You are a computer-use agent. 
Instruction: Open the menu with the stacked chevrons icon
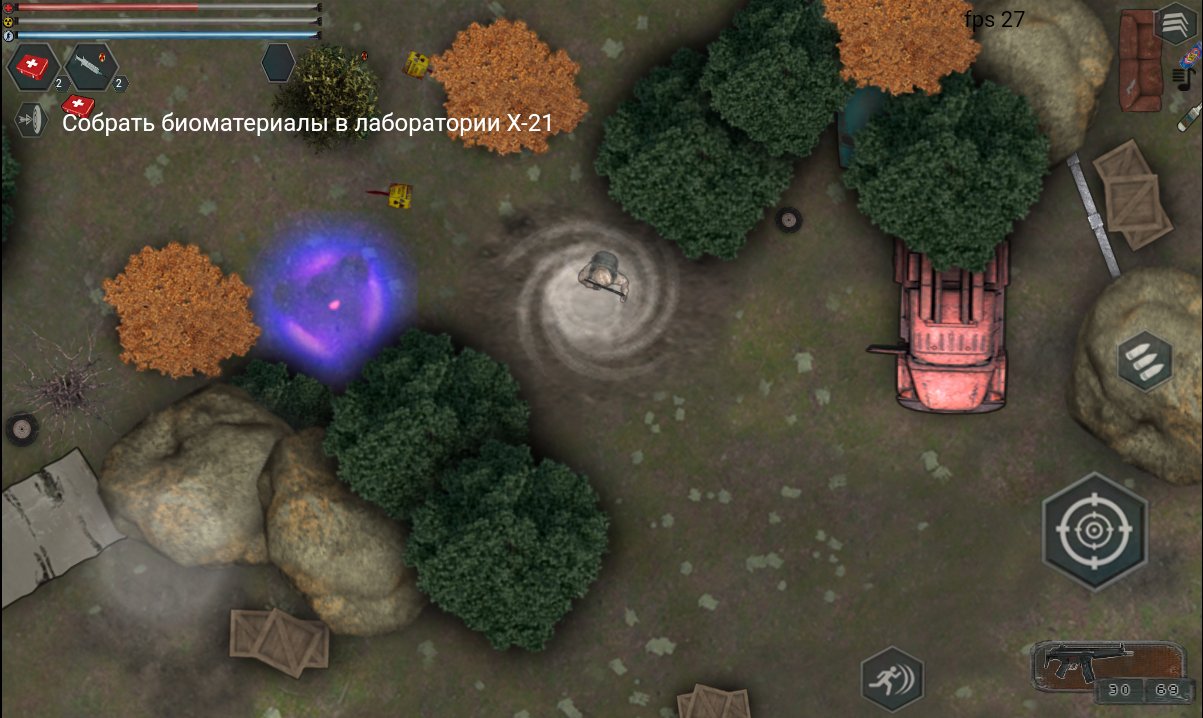(1174, 24)
